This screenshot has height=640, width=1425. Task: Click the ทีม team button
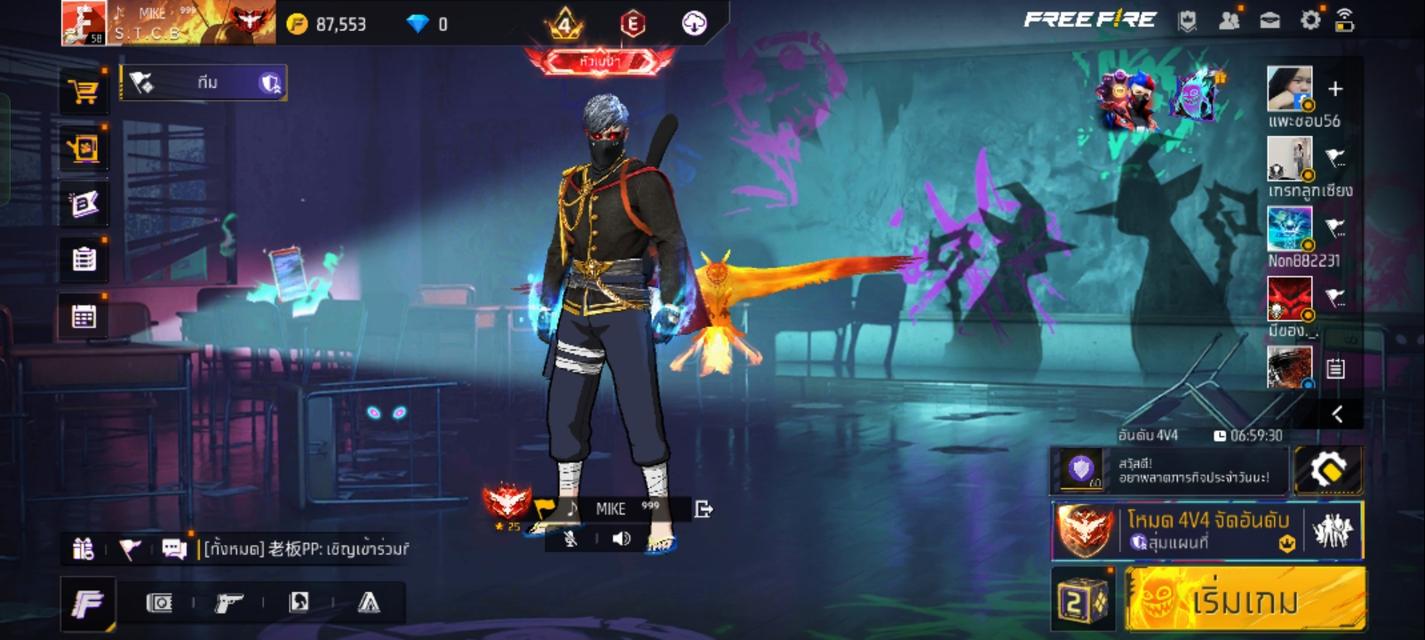point(204,83)
